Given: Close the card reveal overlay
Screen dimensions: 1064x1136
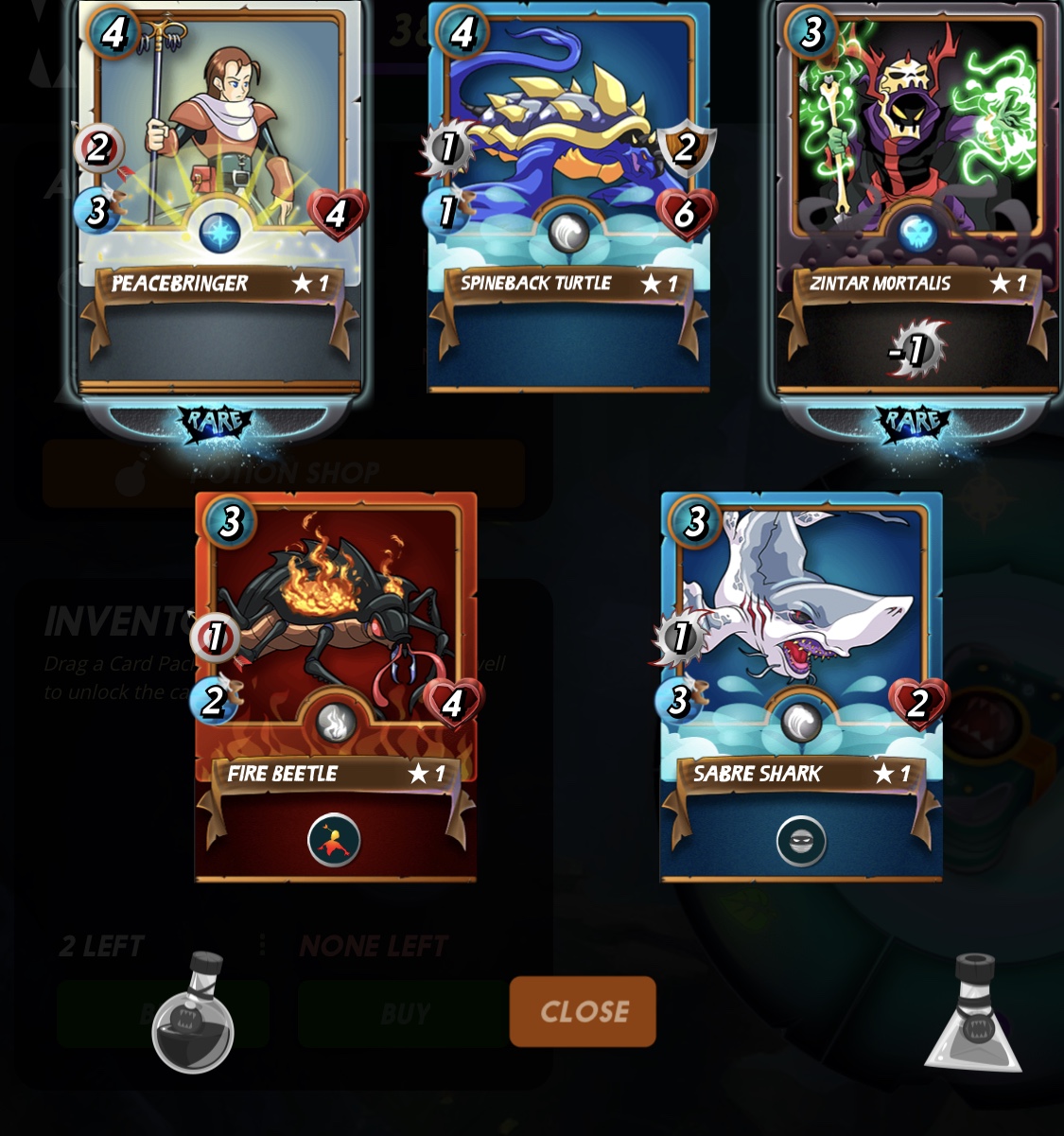Looking at the screenshot, I should [583, 1011].
